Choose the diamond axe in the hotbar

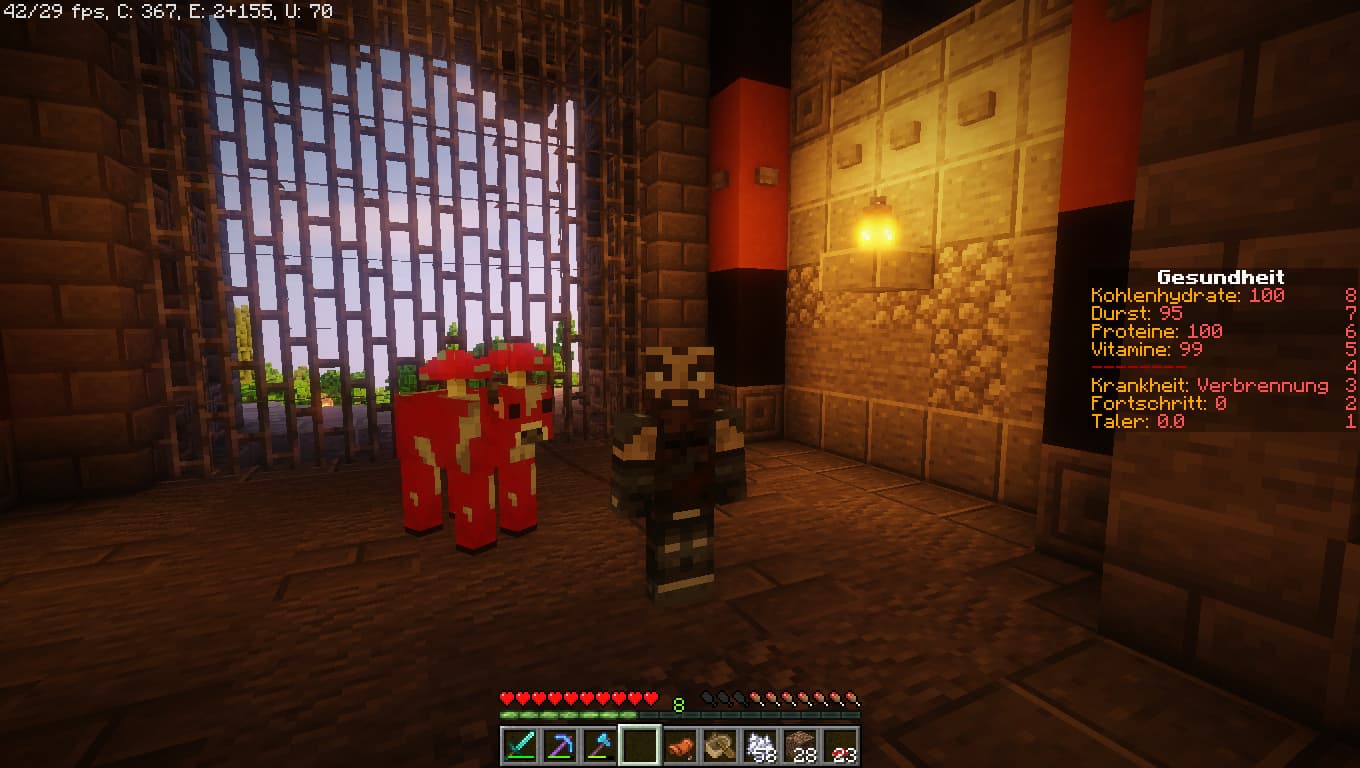599,745
